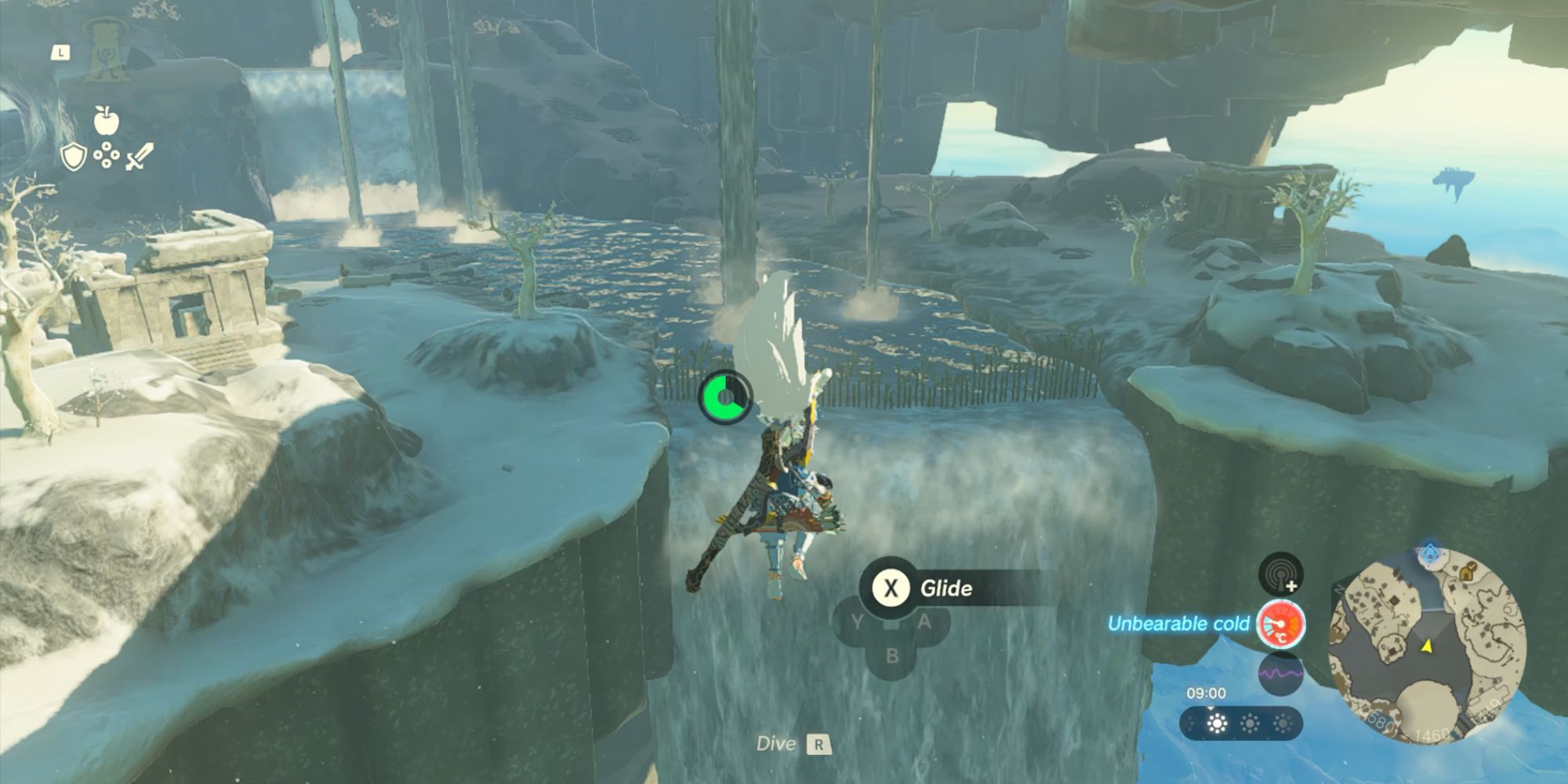
Task: Toggle the shrine marker atop the minimap
Action: click(1429, 550)
